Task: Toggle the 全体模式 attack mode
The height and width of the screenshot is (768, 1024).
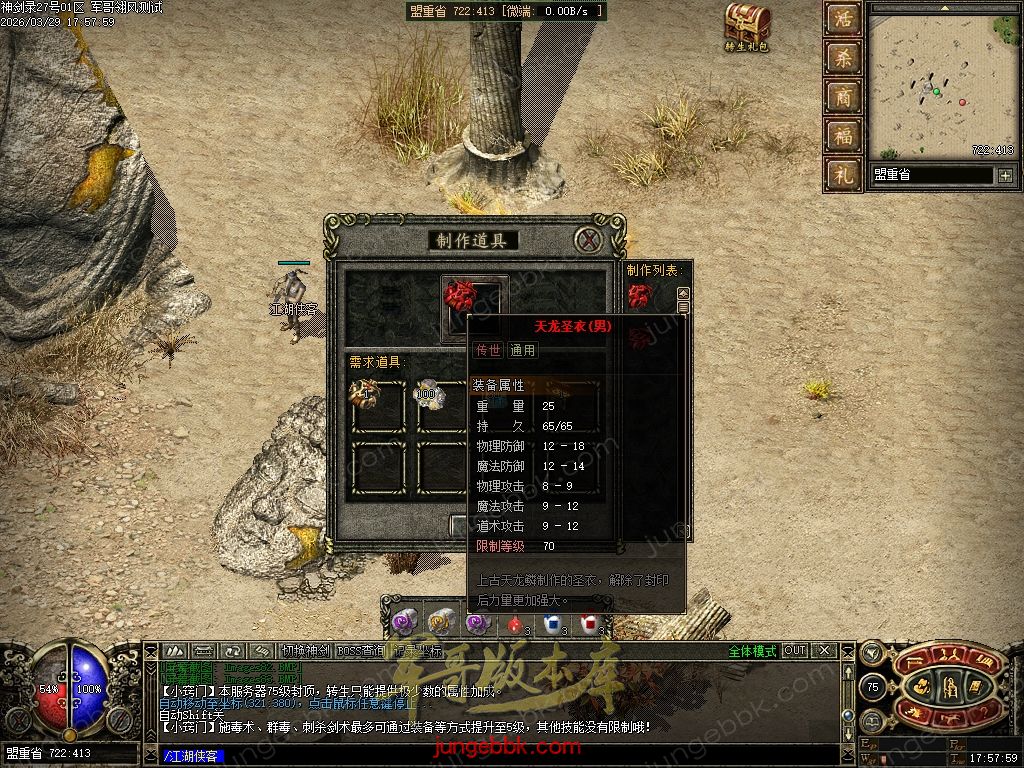Action: coord(752,651)
